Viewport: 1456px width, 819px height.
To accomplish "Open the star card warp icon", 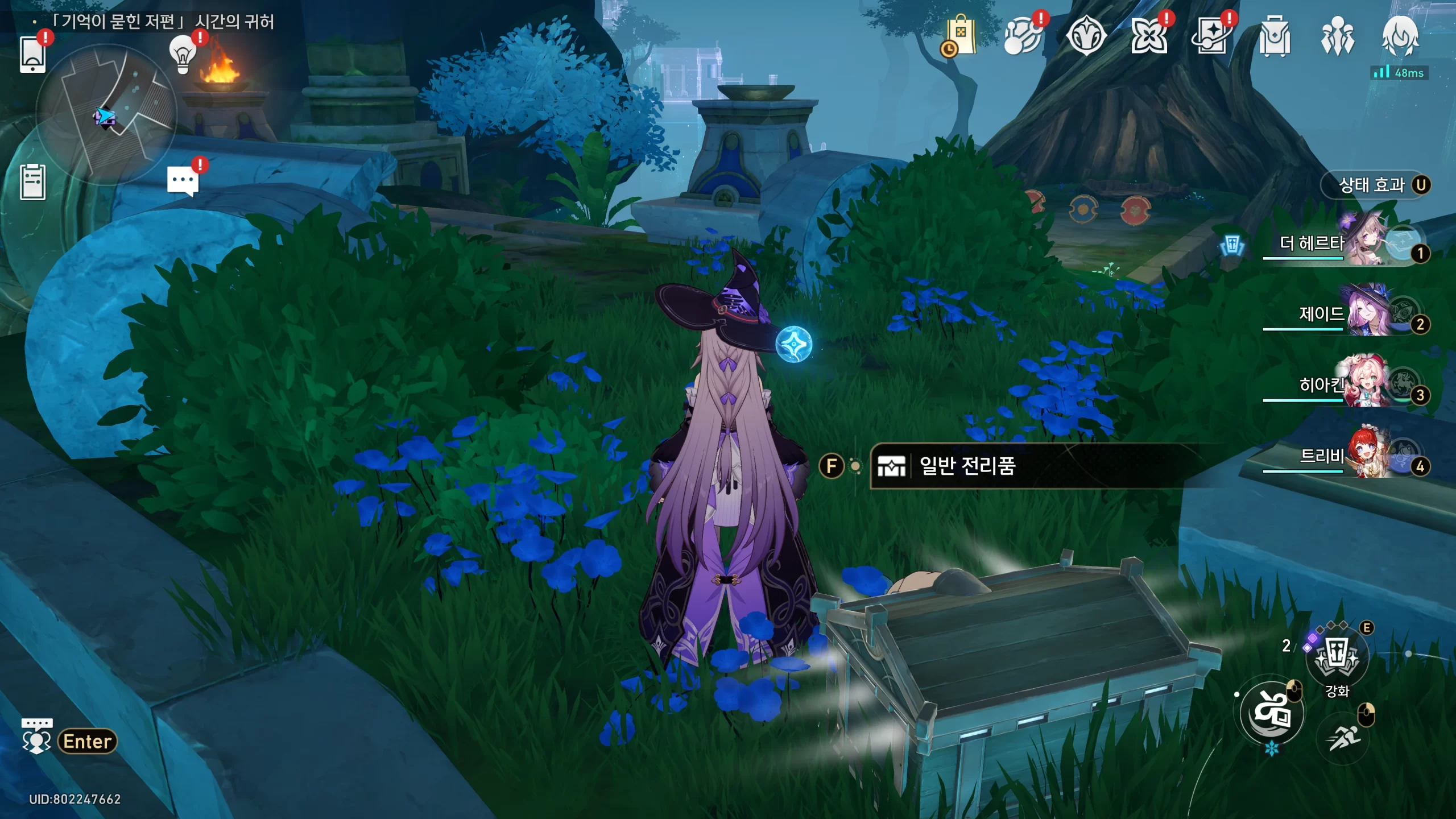I will (1211, 36).
